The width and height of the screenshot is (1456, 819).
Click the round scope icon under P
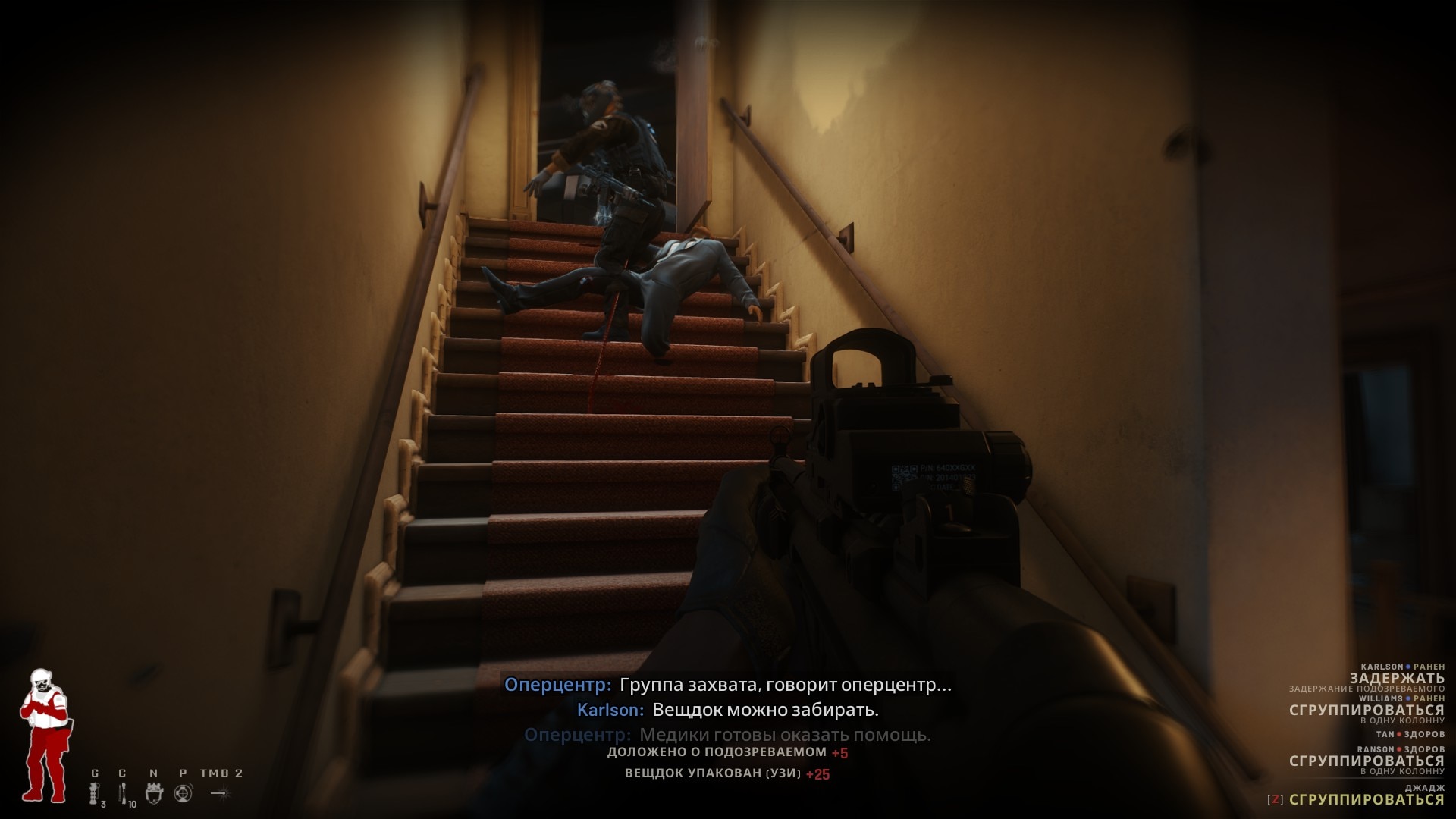[183, 792]
